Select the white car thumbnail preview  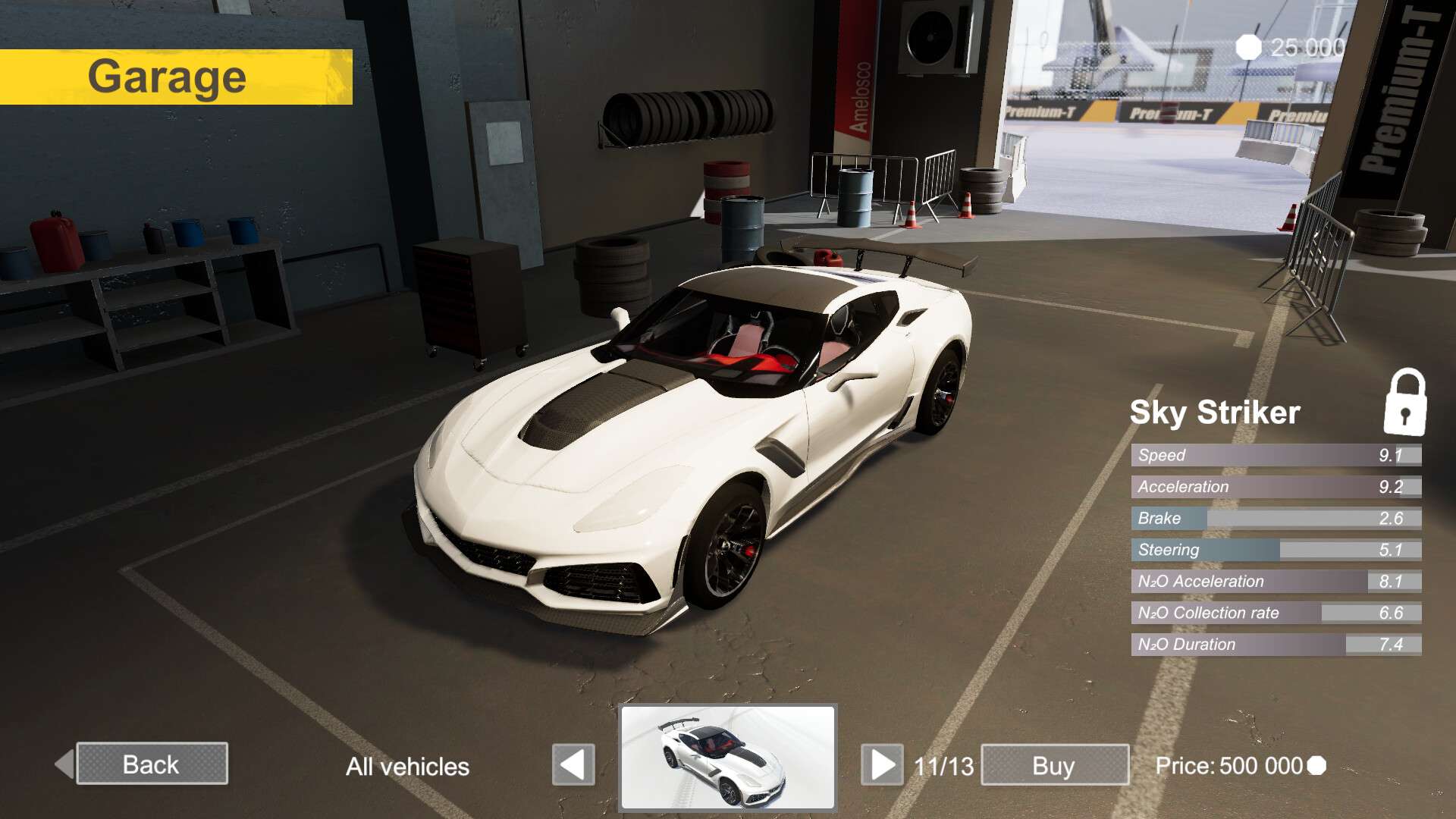[x=728, y=758]
